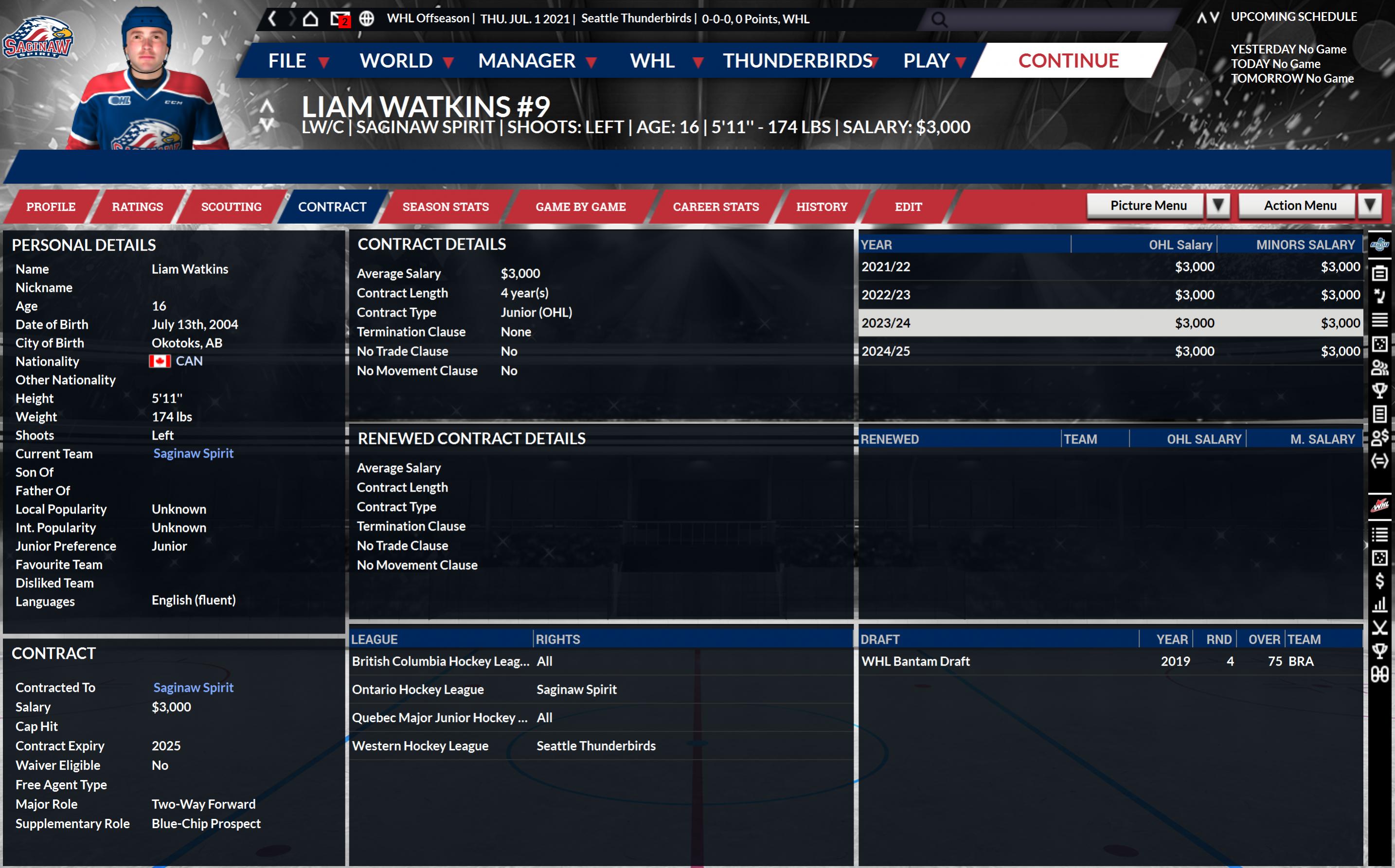Viewport: 1395px width, 868px height.
Task: Select the 2023/24 salary row
Action: (1109, 322)
